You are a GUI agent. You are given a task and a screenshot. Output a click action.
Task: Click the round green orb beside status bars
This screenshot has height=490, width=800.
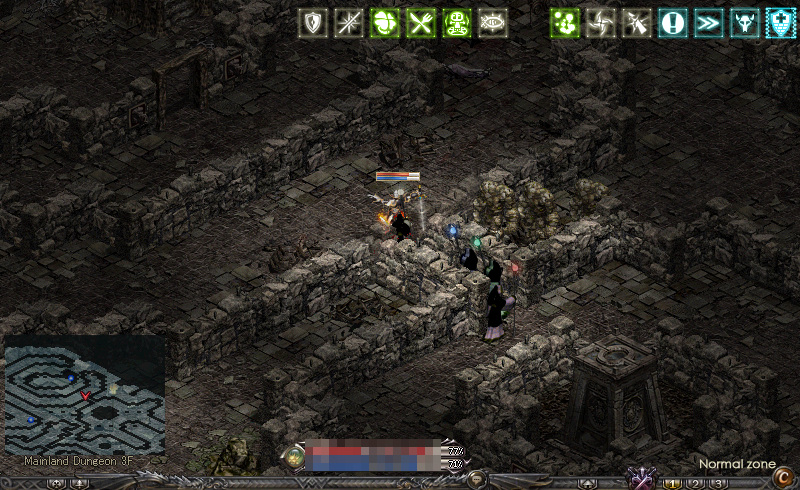point(294,457)
